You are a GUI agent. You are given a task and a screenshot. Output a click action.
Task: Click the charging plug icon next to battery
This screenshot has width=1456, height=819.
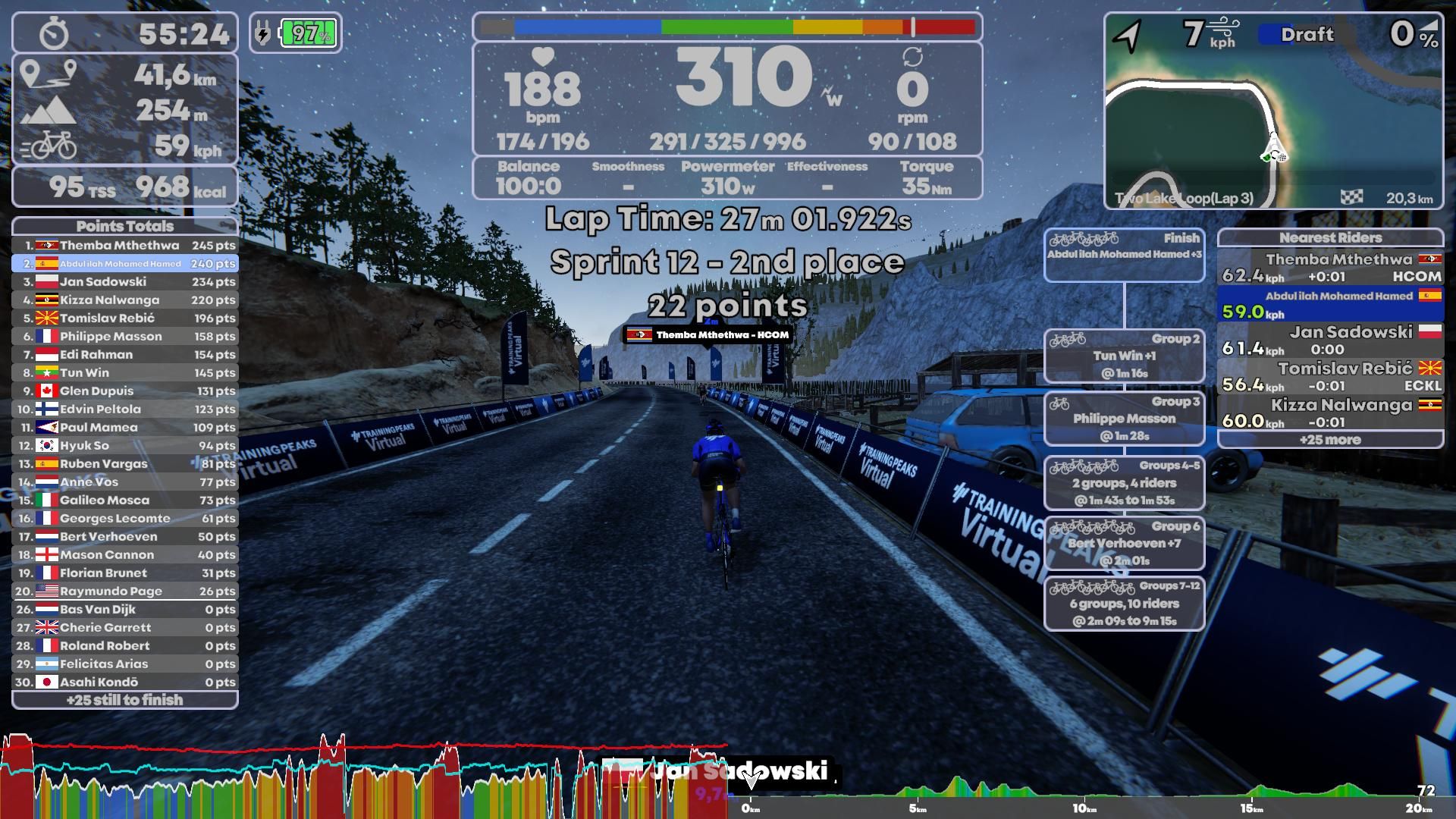point(262,30)
